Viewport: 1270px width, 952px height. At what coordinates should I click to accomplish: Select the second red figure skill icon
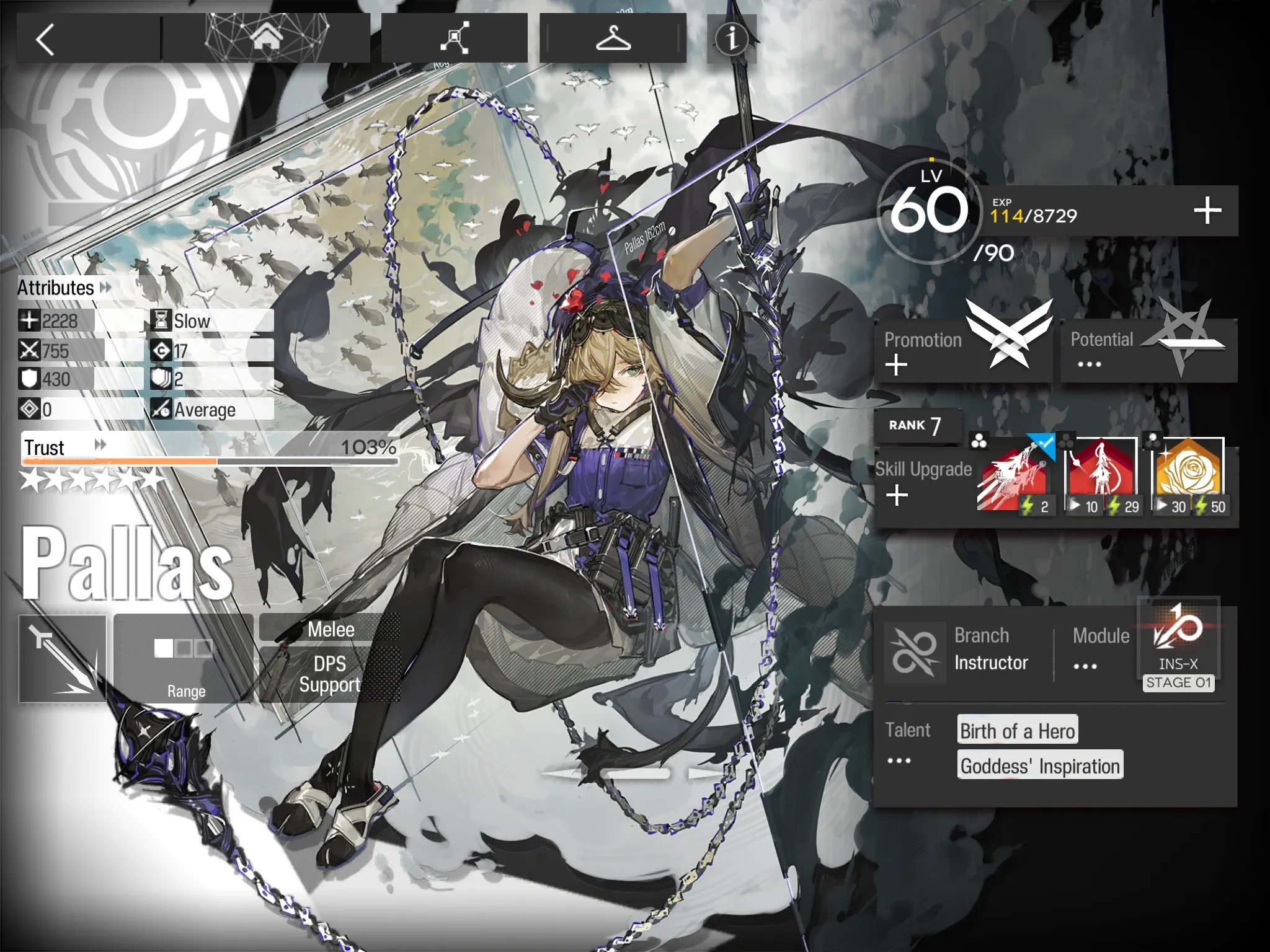click(x=1101, y=478)
